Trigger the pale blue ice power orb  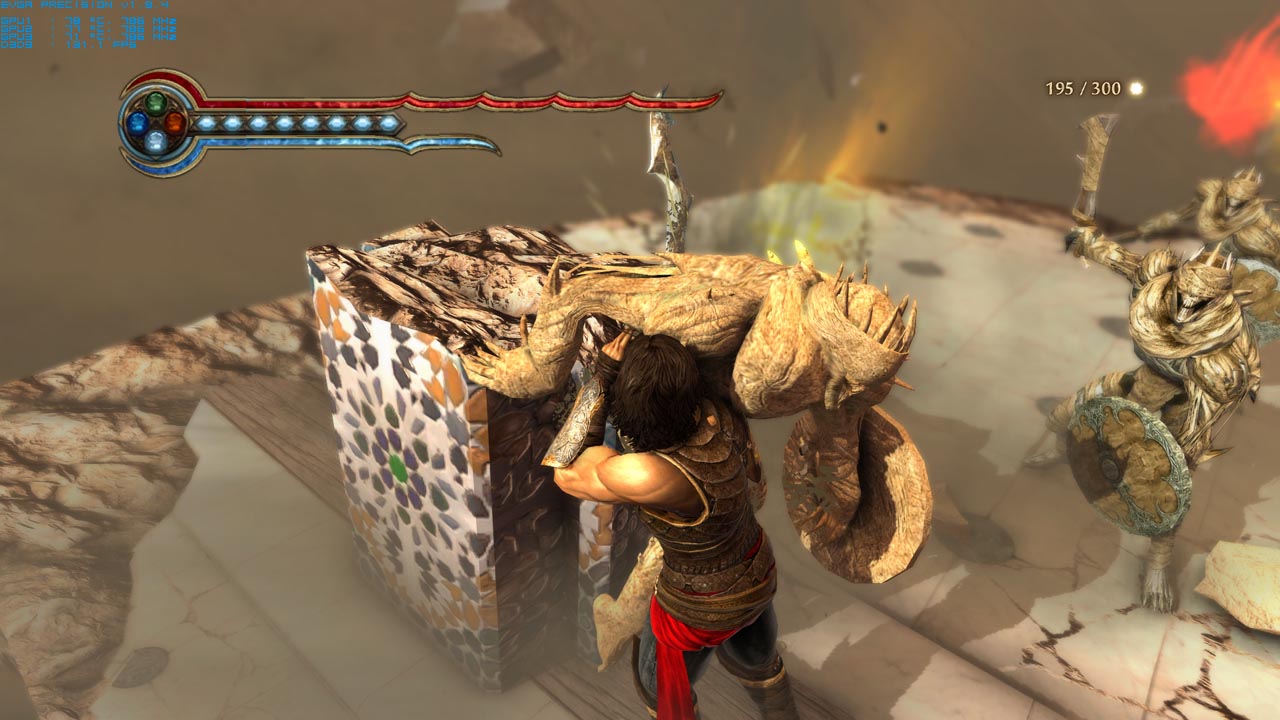pos(156,141)
